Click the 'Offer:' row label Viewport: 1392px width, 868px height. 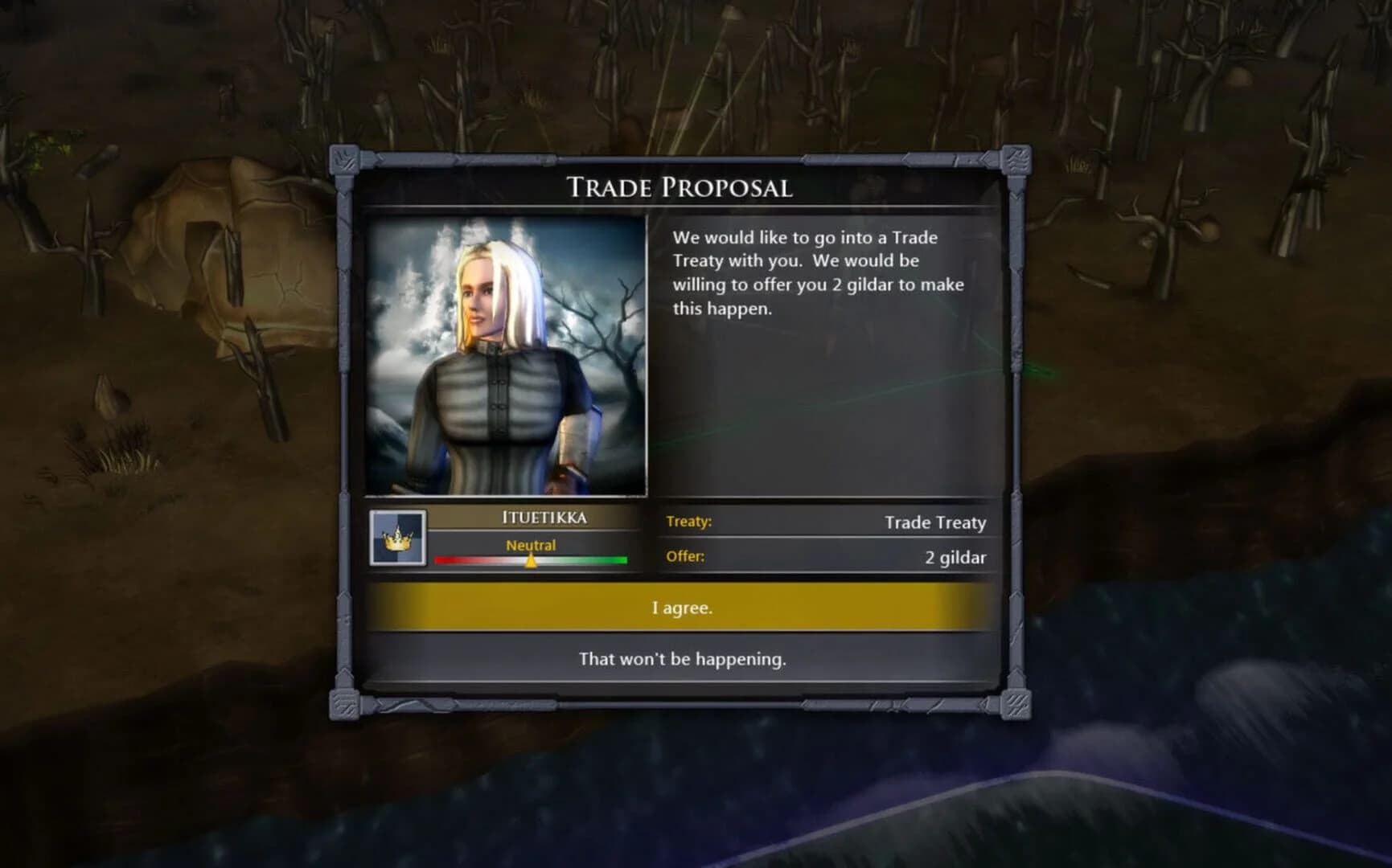tap(685, 556)
